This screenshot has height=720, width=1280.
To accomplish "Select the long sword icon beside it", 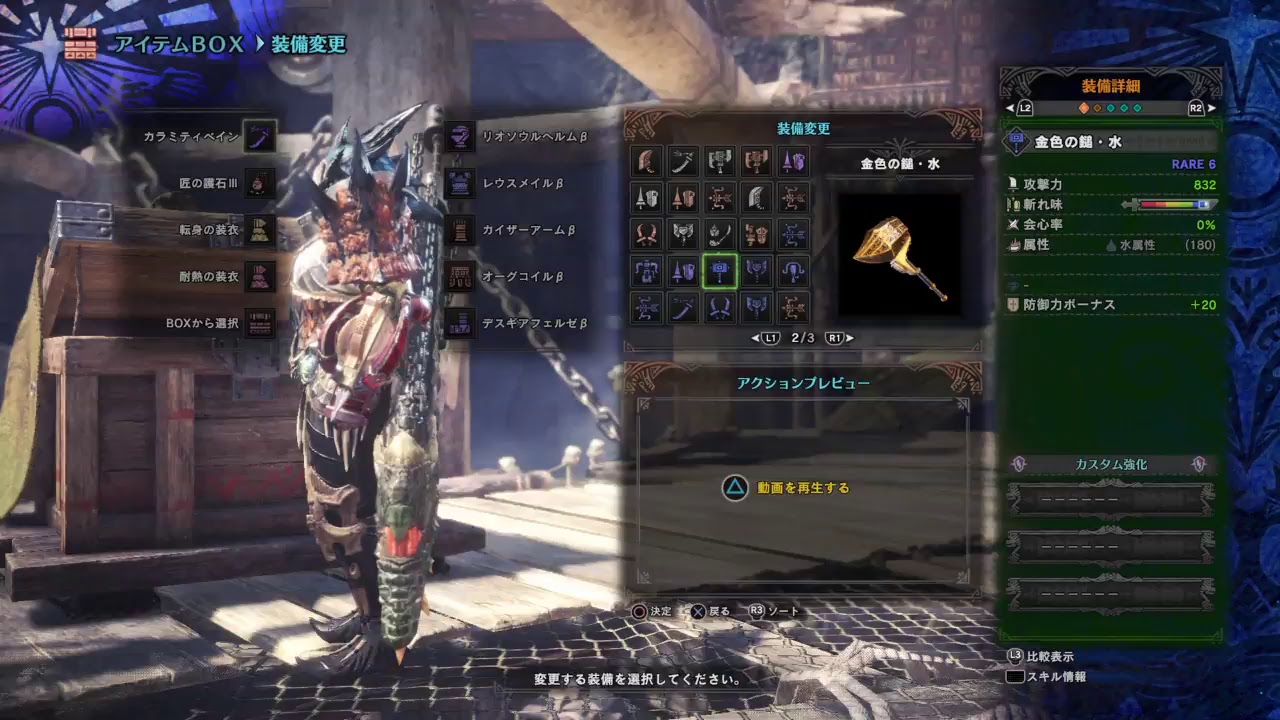I will (x=684, y=161).
